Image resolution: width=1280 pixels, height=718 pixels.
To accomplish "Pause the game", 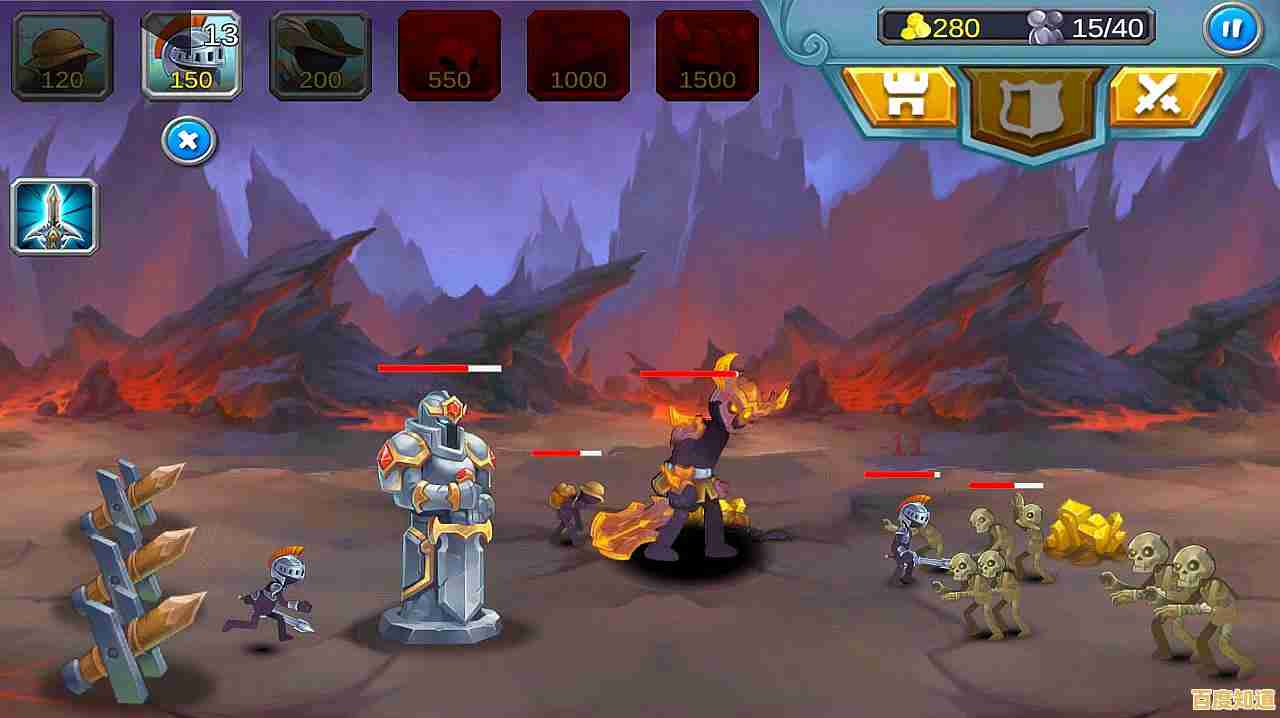I will tap(1231, 29).
